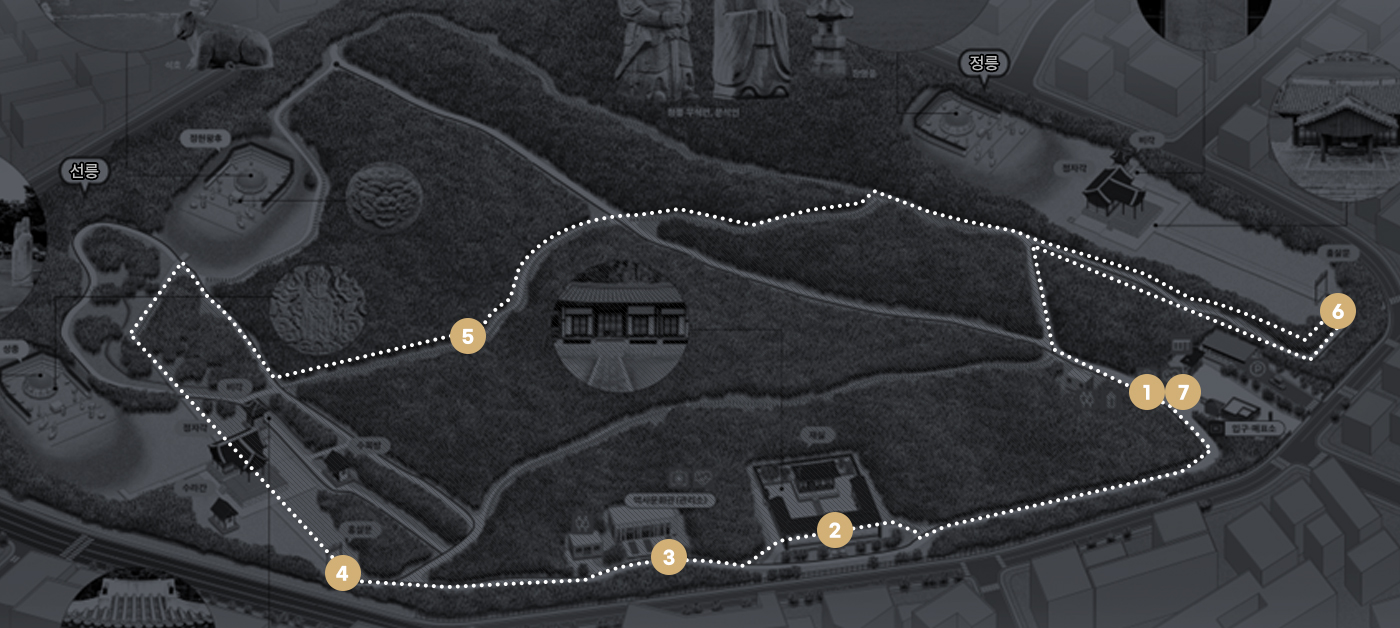Select route marker number 1
1400x628 pixels.
[x=1146, y=392]
